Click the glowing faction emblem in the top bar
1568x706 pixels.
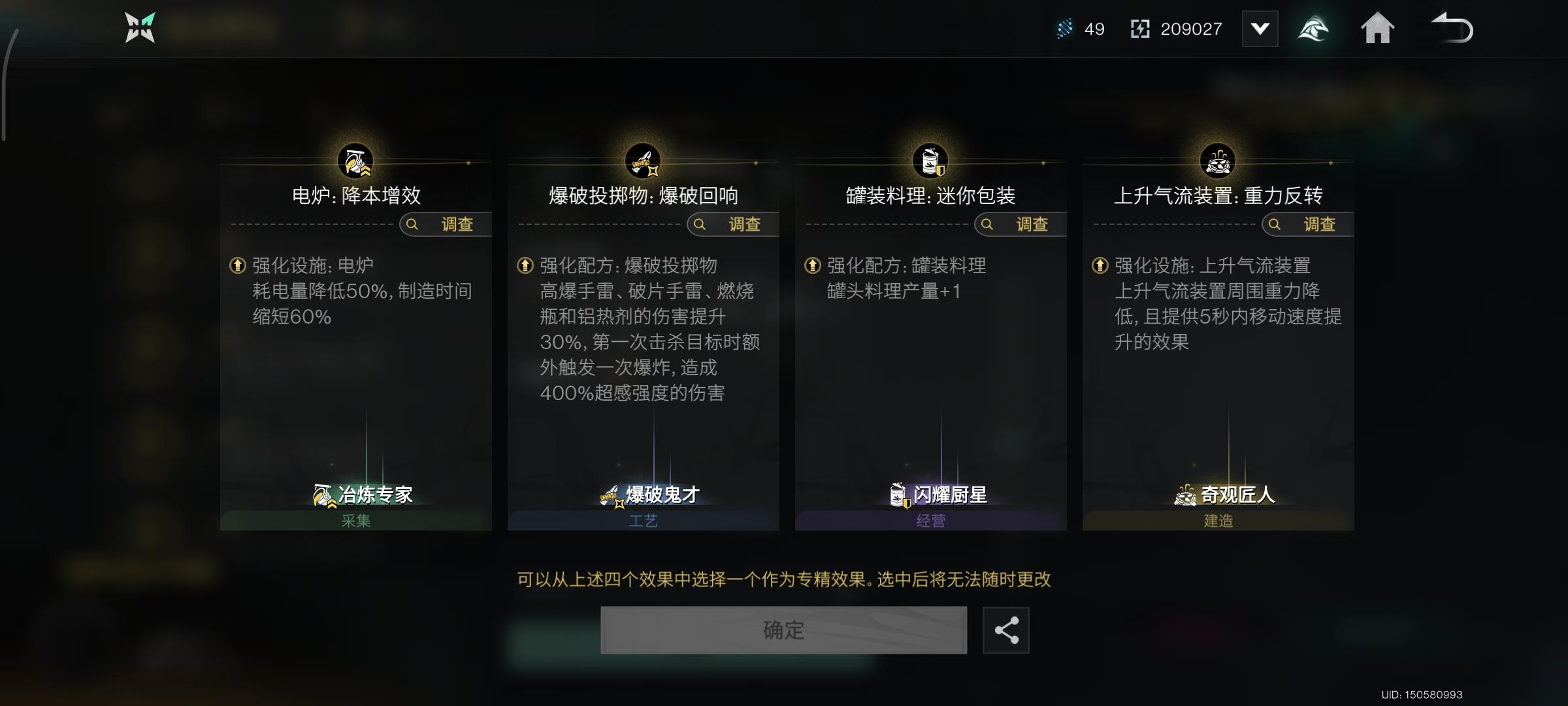[x=1314, y=29]
